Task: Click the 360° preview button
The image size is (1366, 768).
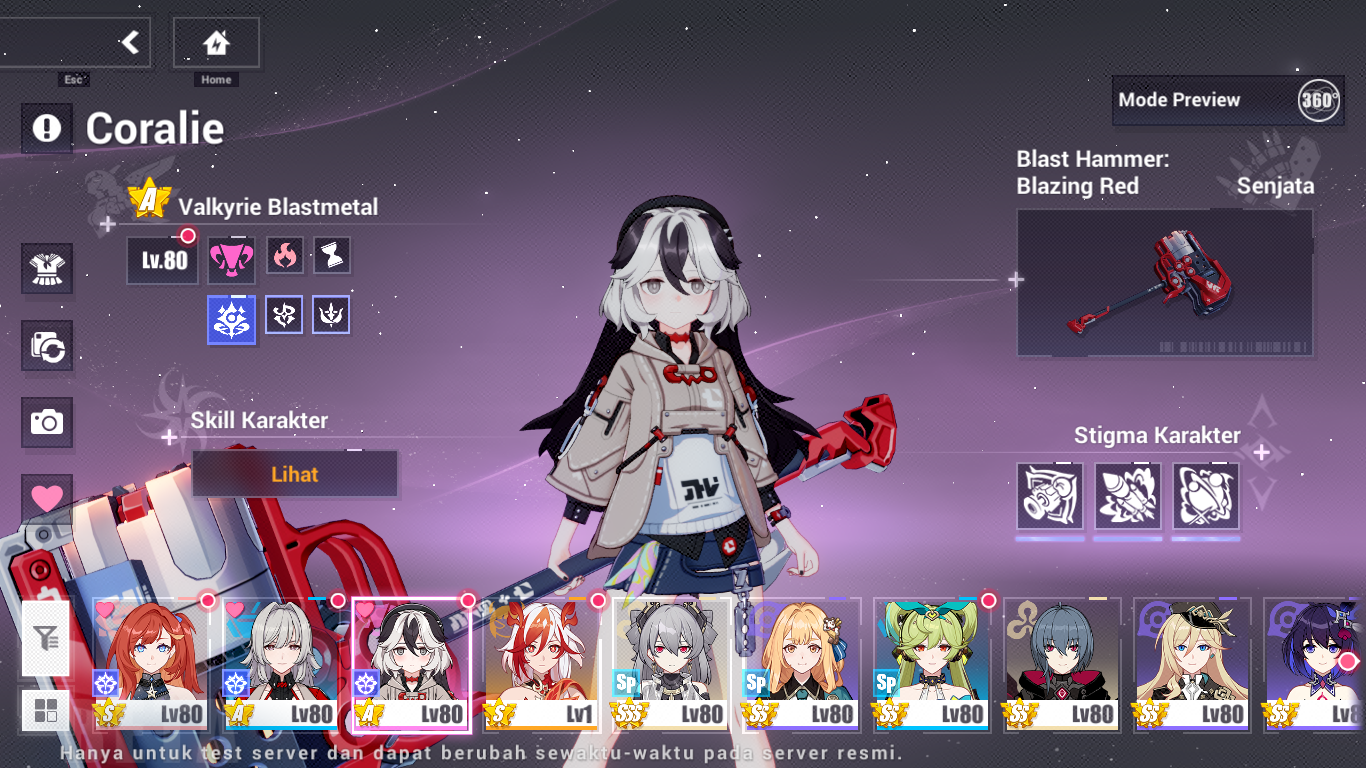Action: (1320, 100)
